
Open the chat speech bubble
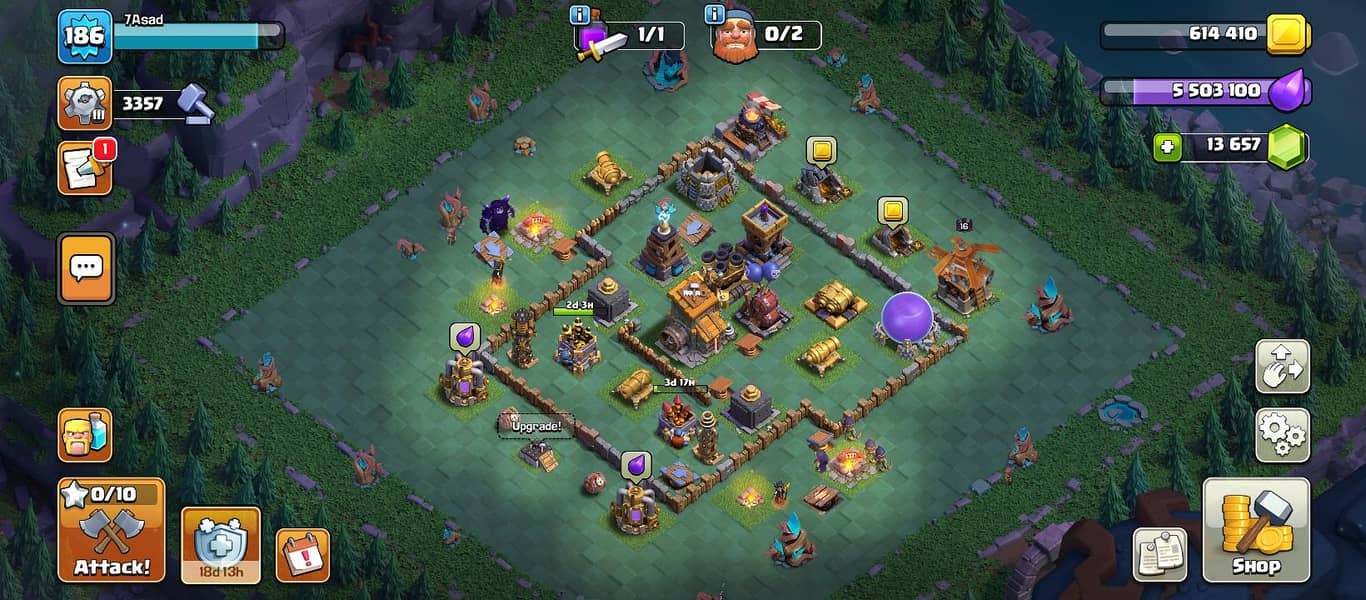pyautogui.click(x=85, y=268)
